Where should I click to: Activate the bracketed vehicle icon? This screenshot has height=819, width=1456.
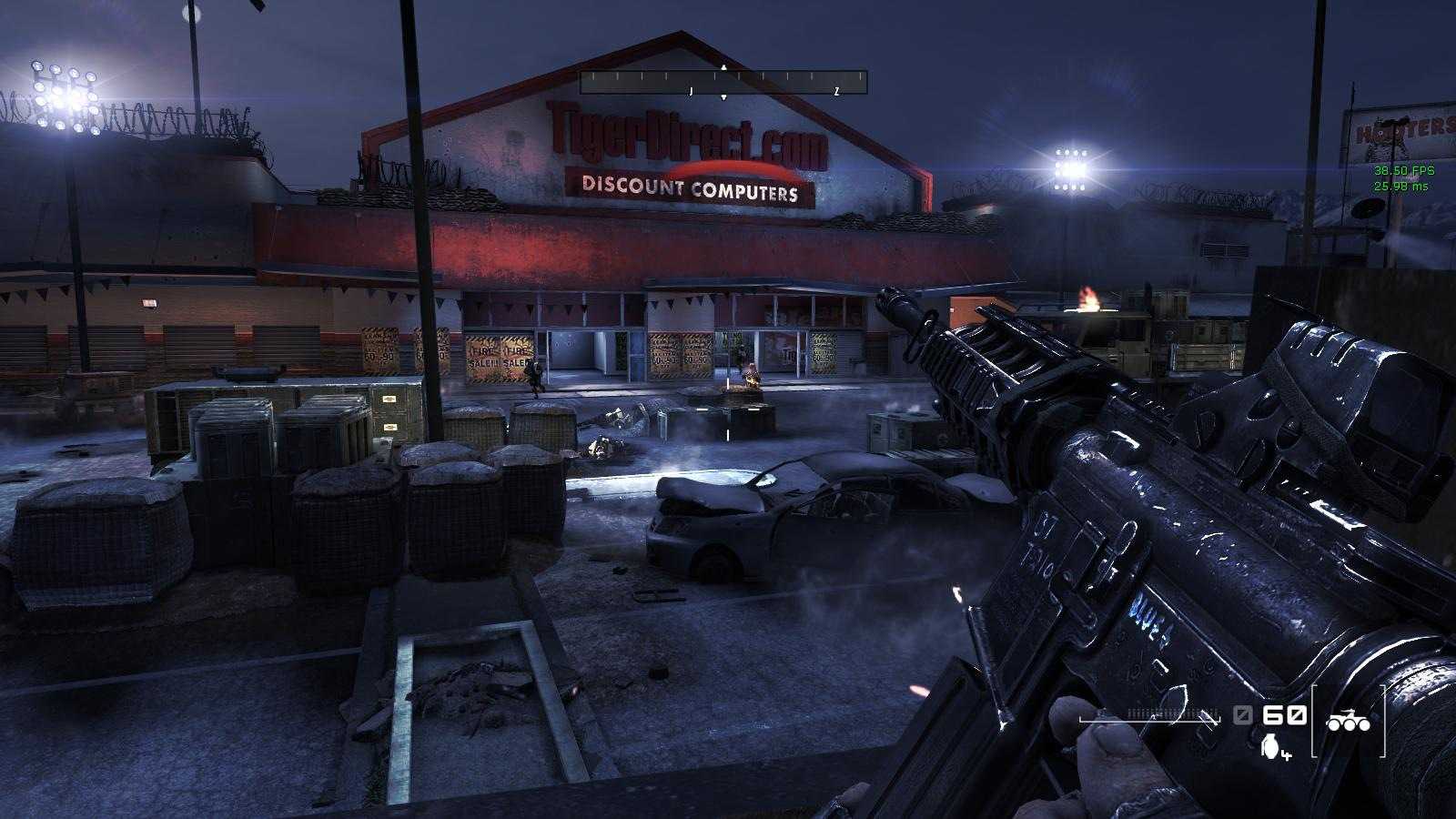[x=1348, y=722]
